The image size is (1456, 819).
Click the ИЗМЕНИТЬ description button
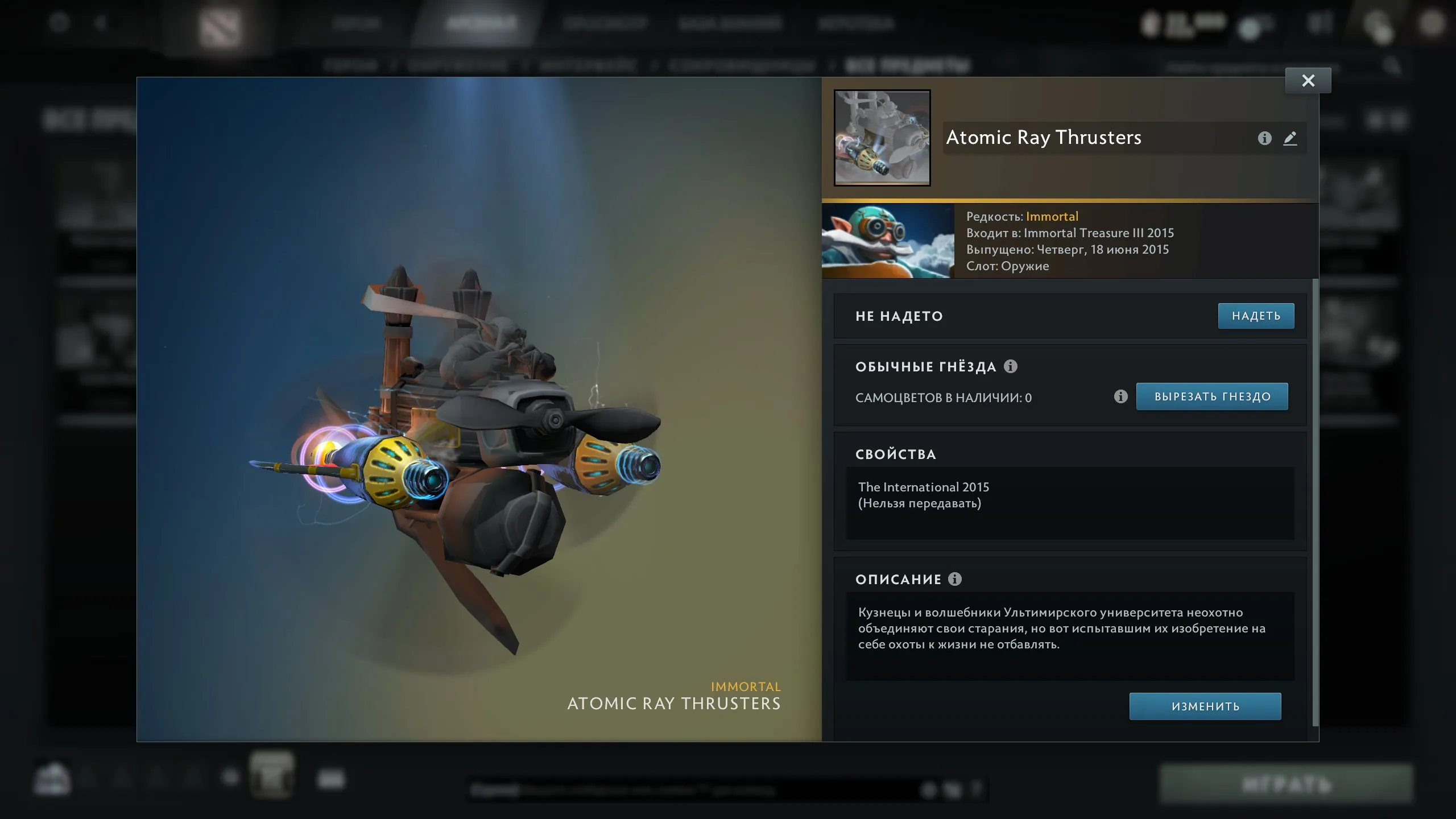point(1205,706)
